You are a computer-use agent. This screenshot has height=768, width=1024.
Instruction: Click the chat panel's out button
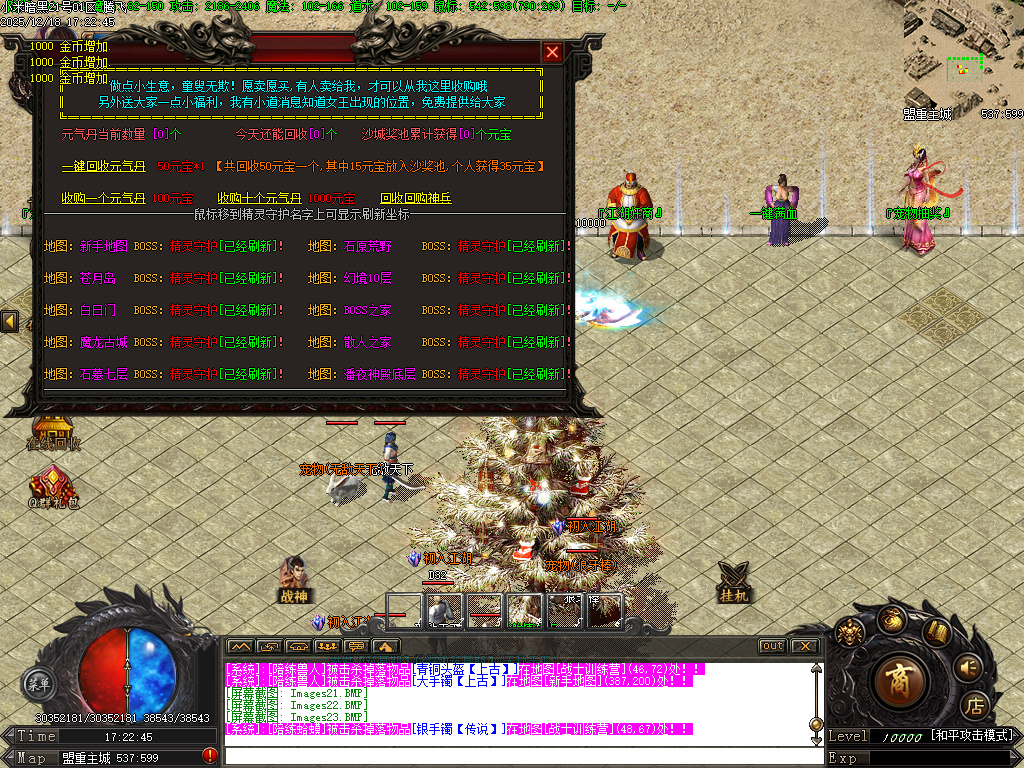click(772, 647)
